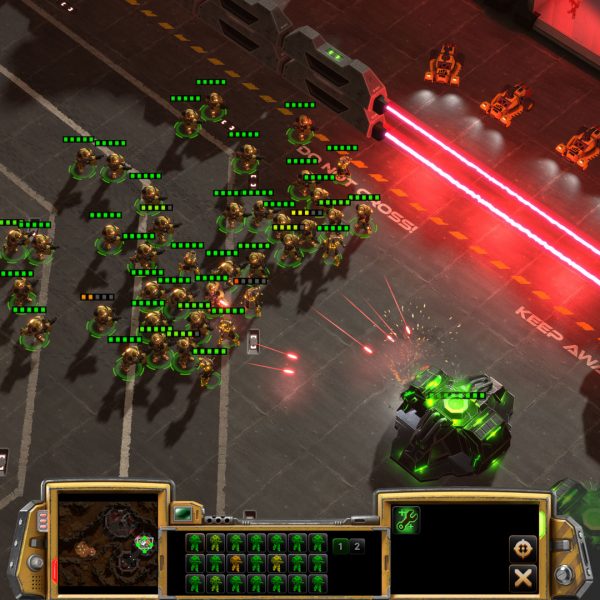Activate the wrench ability icon

[x=407, y=520]
